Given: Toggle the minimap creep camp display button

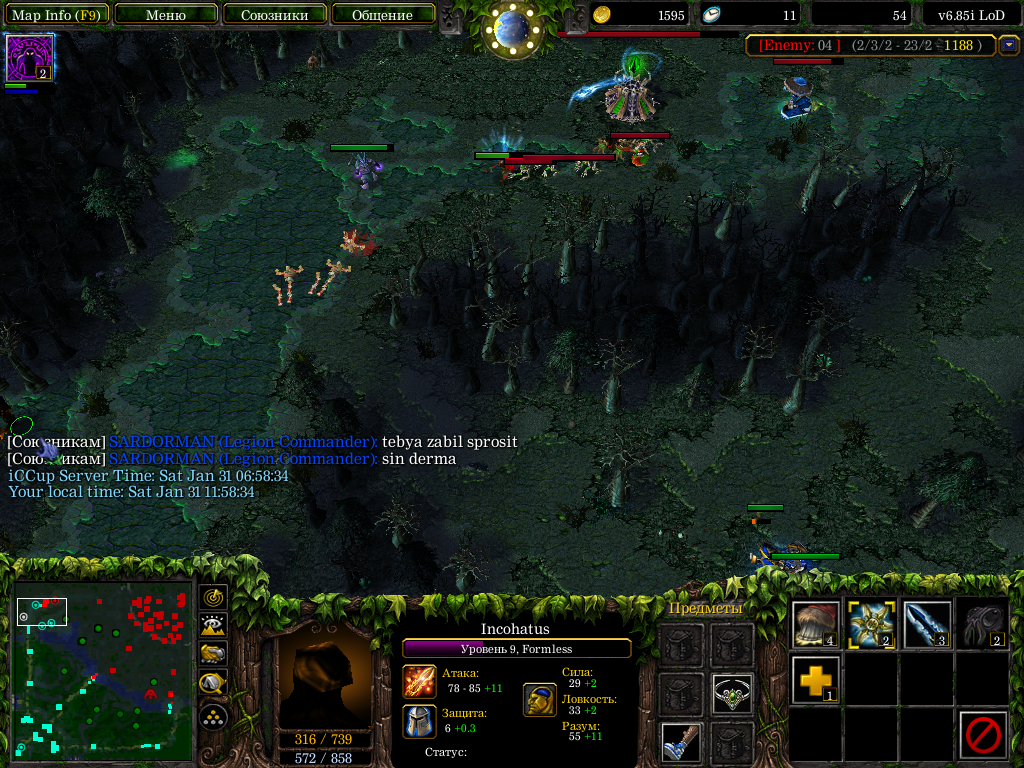Looking at the screenshot, I should [x=213, y=684].
